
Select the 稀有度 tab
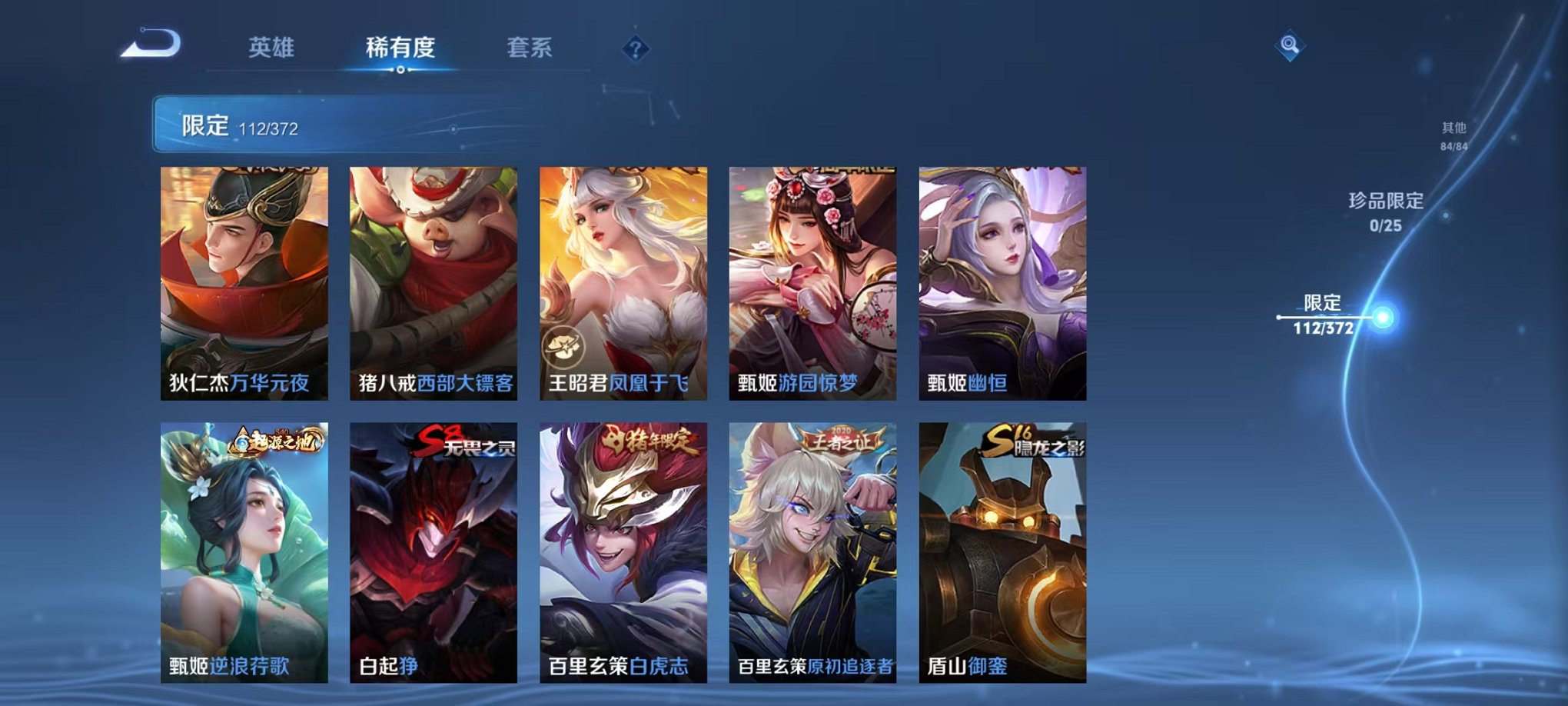pos(400,48)
